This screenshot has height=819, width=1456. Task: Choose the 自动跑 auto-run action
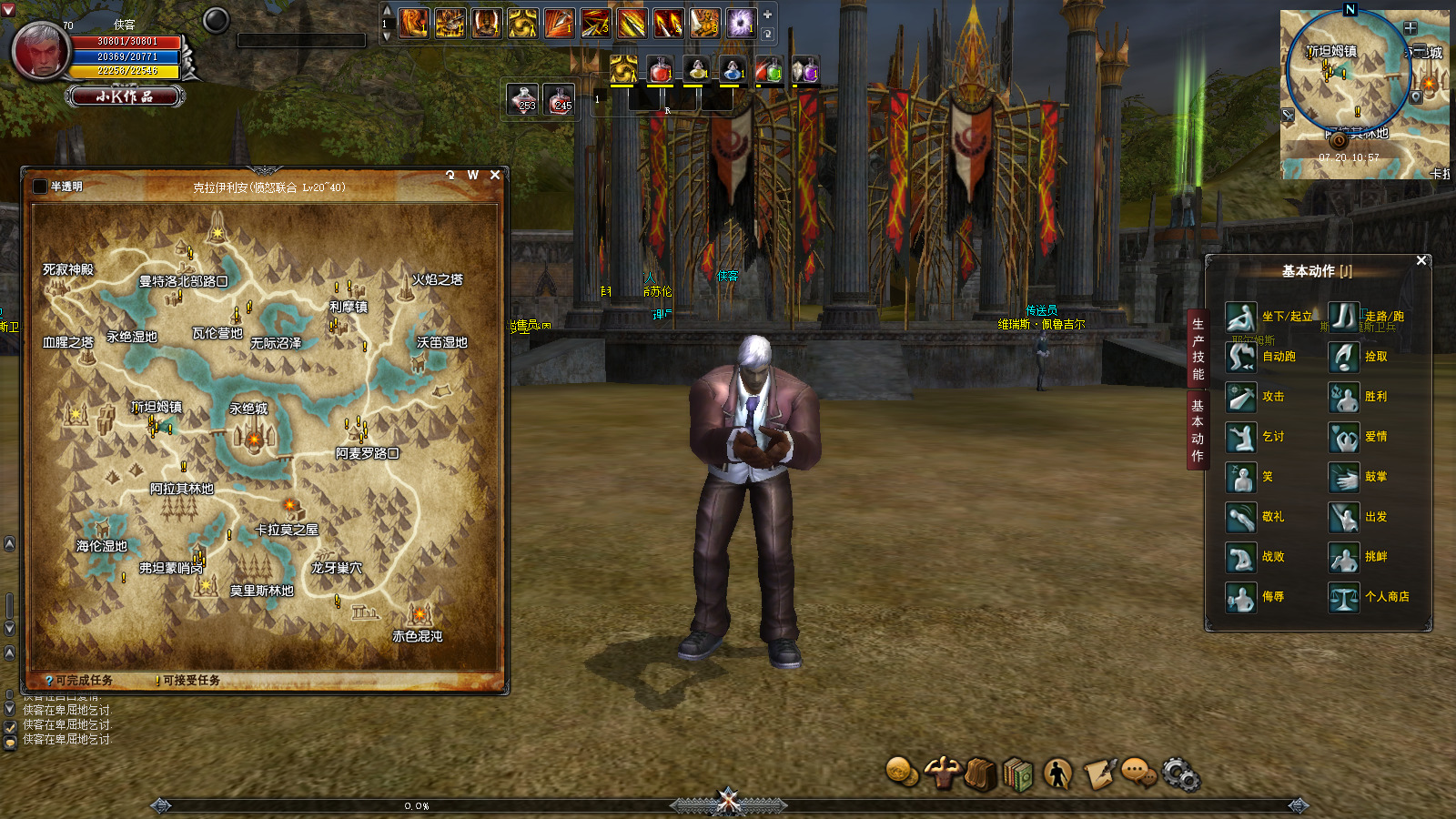1241,357
